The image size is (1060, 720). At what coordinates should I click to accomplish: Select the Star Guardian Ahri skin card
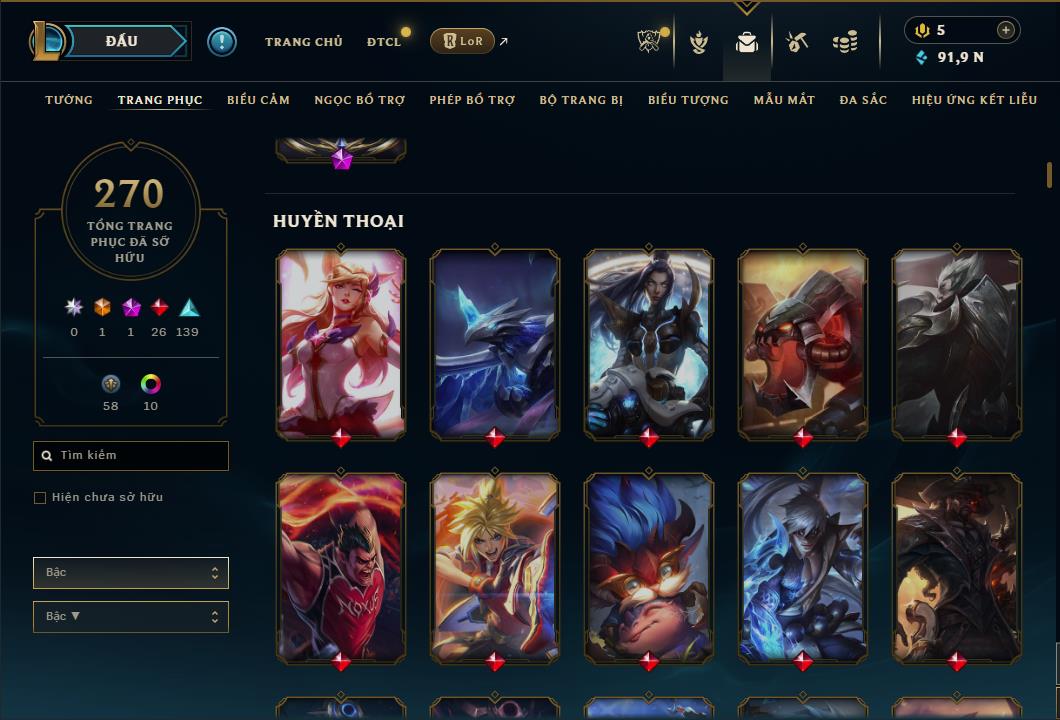click(341, 343)
